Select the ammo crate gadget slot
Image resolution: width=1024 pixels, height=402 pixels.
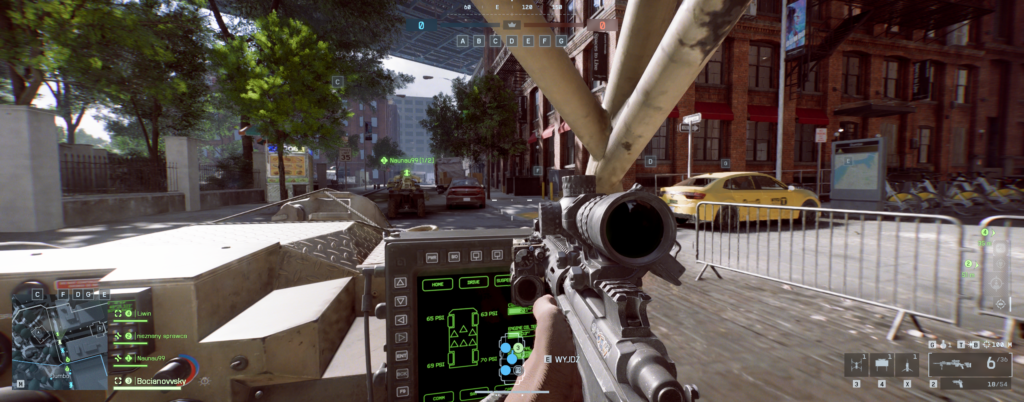pos(882,365)
